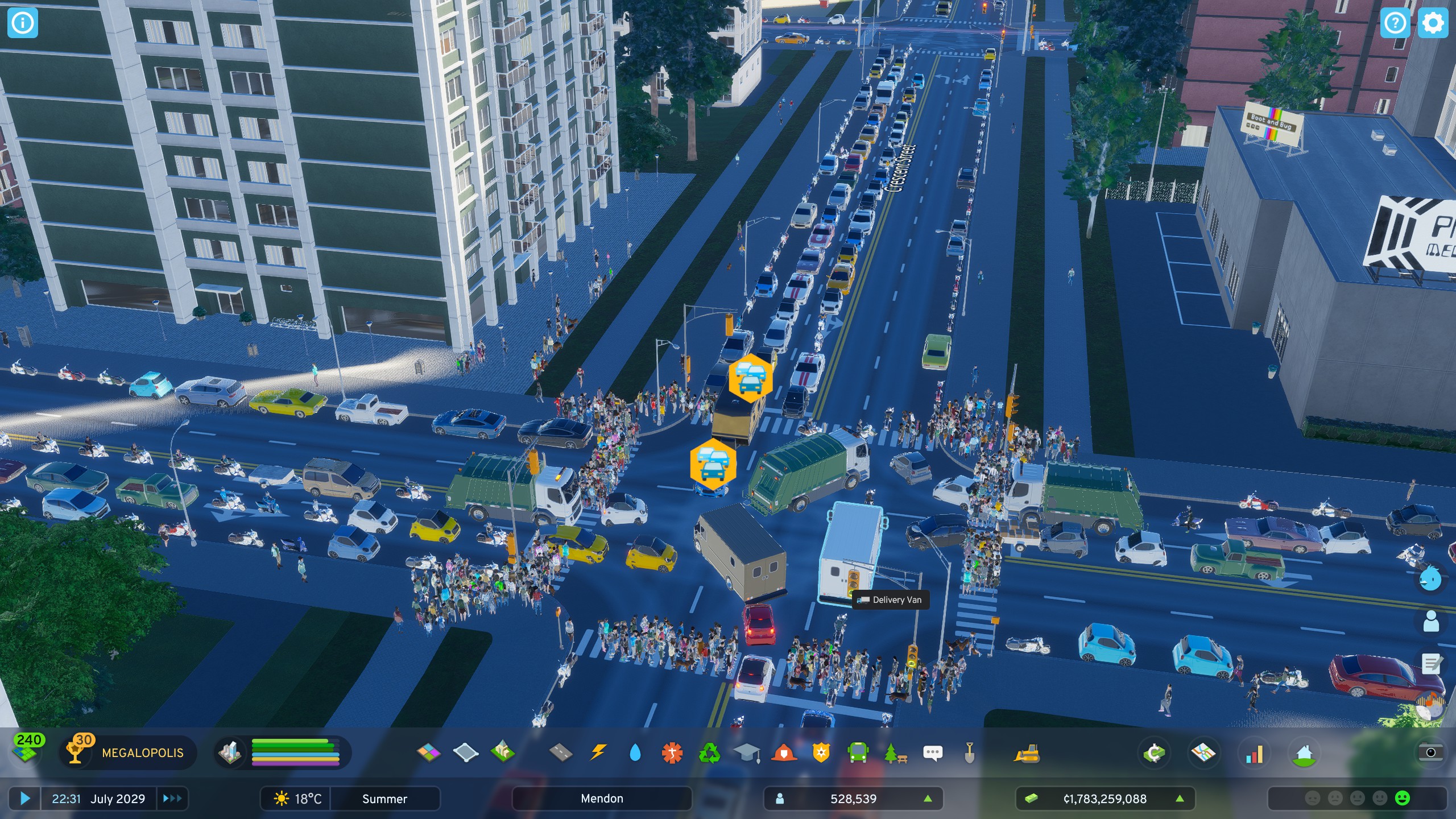
Task: Open the Zones tool menu
Action: pos(429,752)
